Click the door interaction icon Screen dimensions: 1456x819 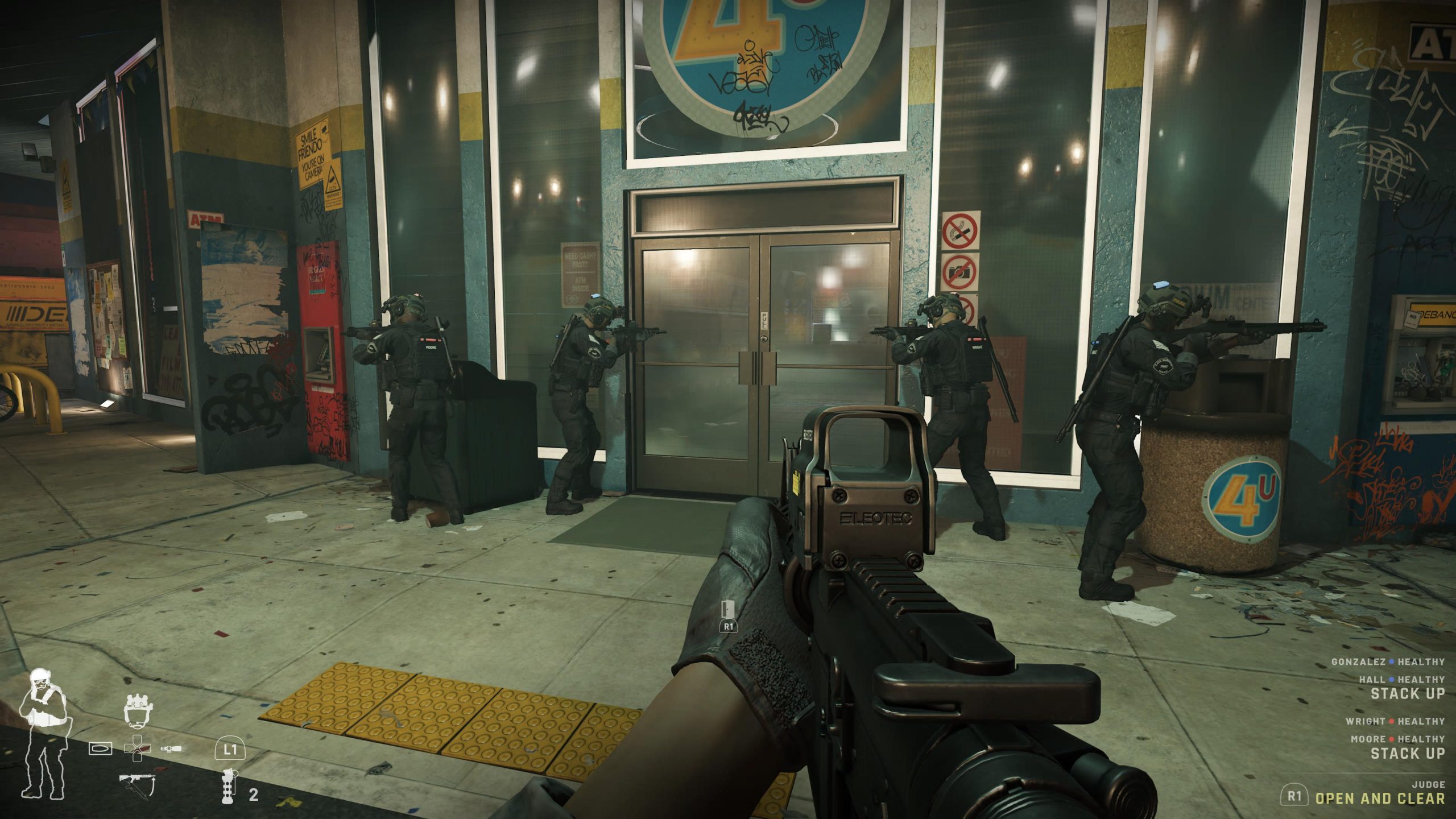[728, 609]
